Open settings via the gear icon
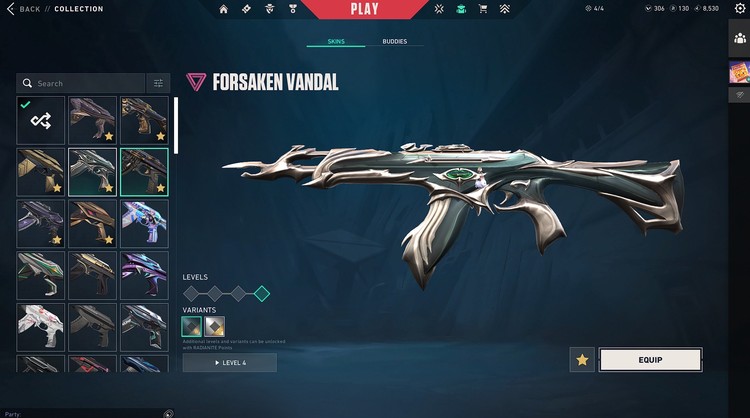Screen dimensions: 750x418 coord(741,8)
